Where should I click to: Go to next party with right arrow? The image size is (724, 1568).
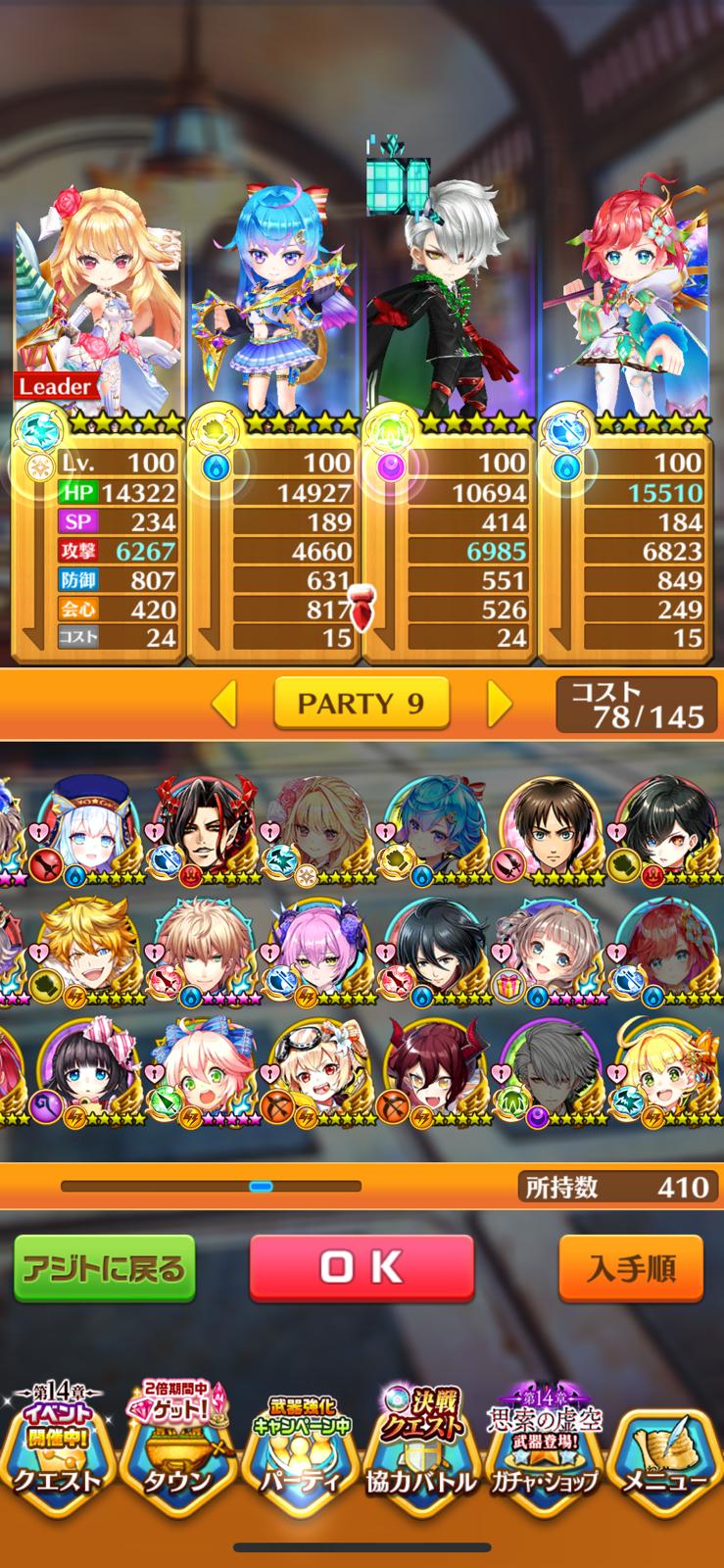499,703
